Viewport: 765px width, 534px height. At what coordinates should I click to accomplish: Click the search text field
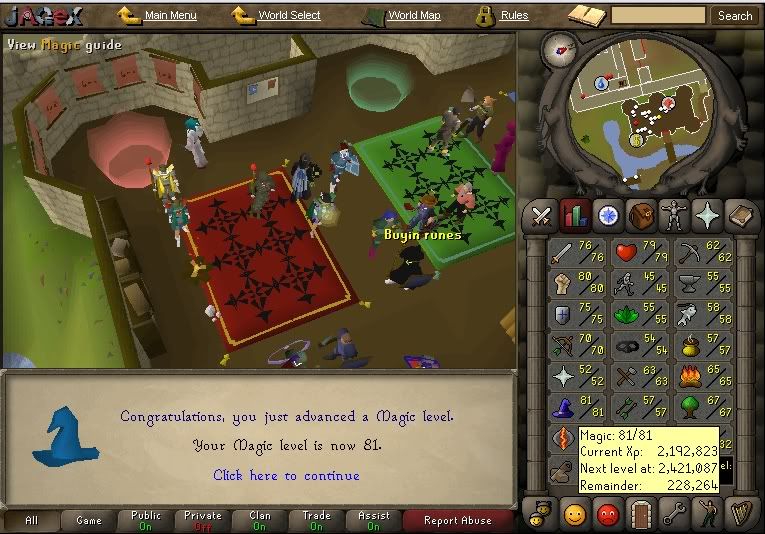[x=658, y=16]
